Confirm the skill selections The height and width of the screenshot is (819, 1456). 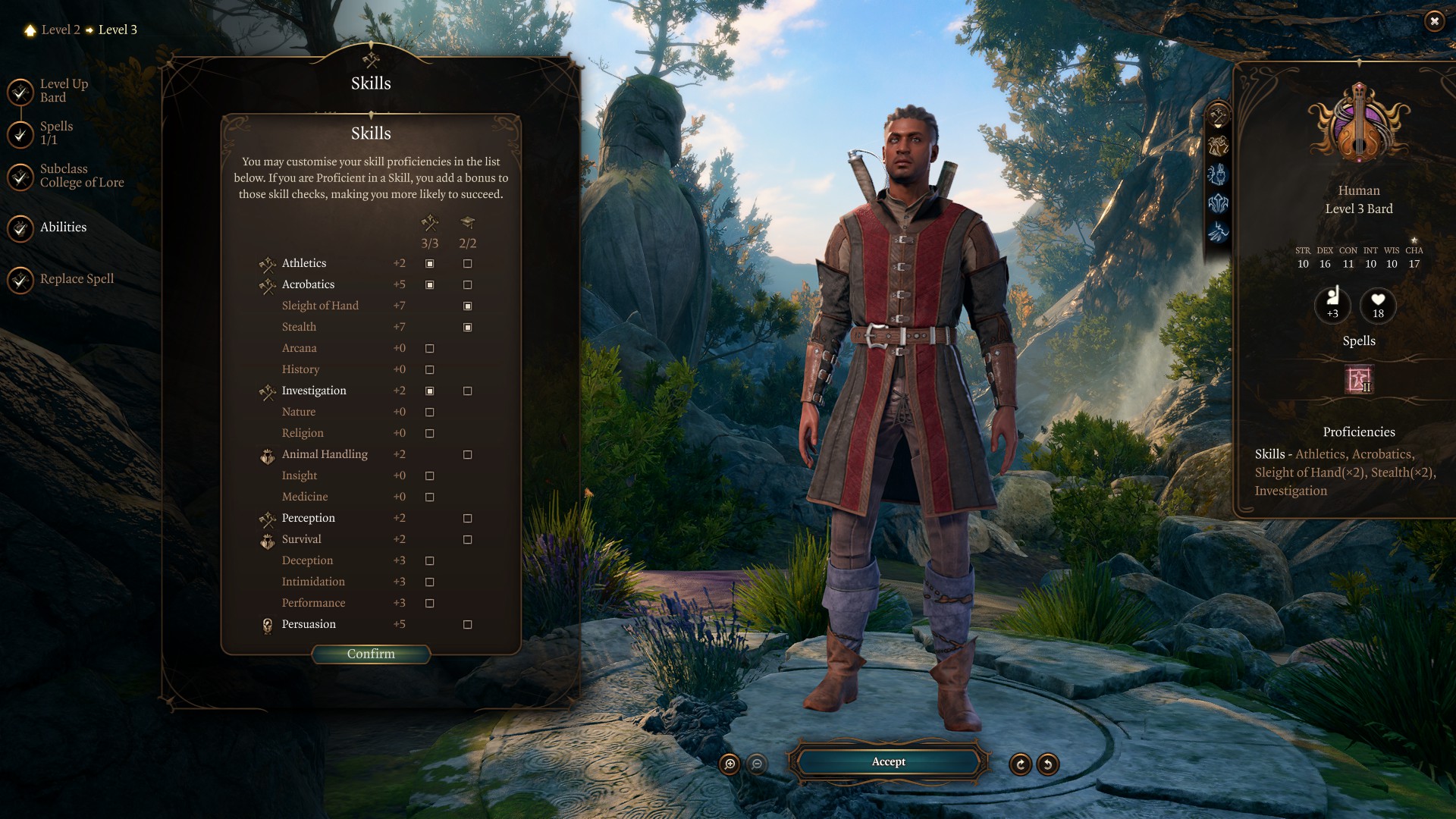point(371,654)
